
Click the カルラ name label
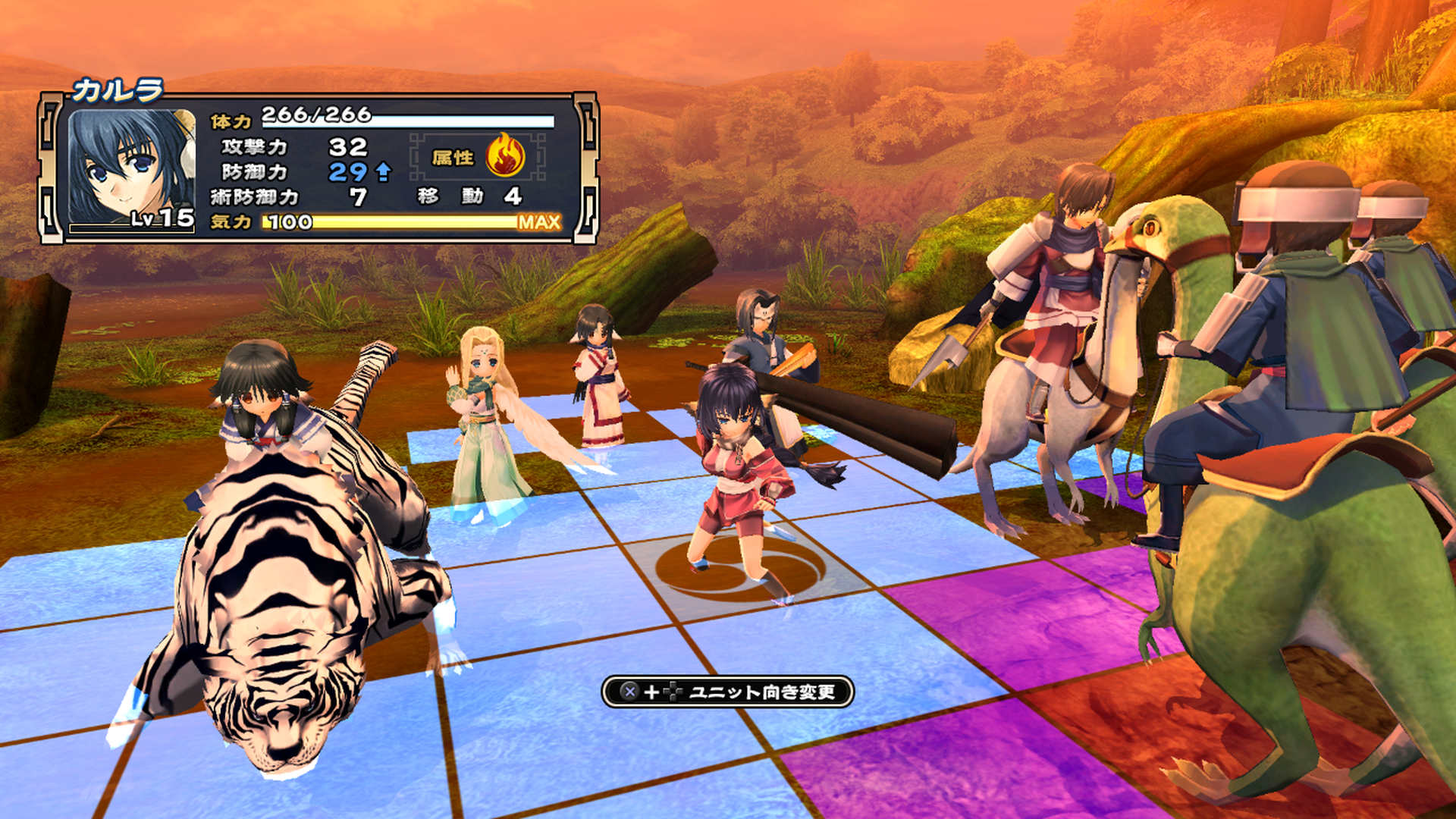tap(118, 89)
